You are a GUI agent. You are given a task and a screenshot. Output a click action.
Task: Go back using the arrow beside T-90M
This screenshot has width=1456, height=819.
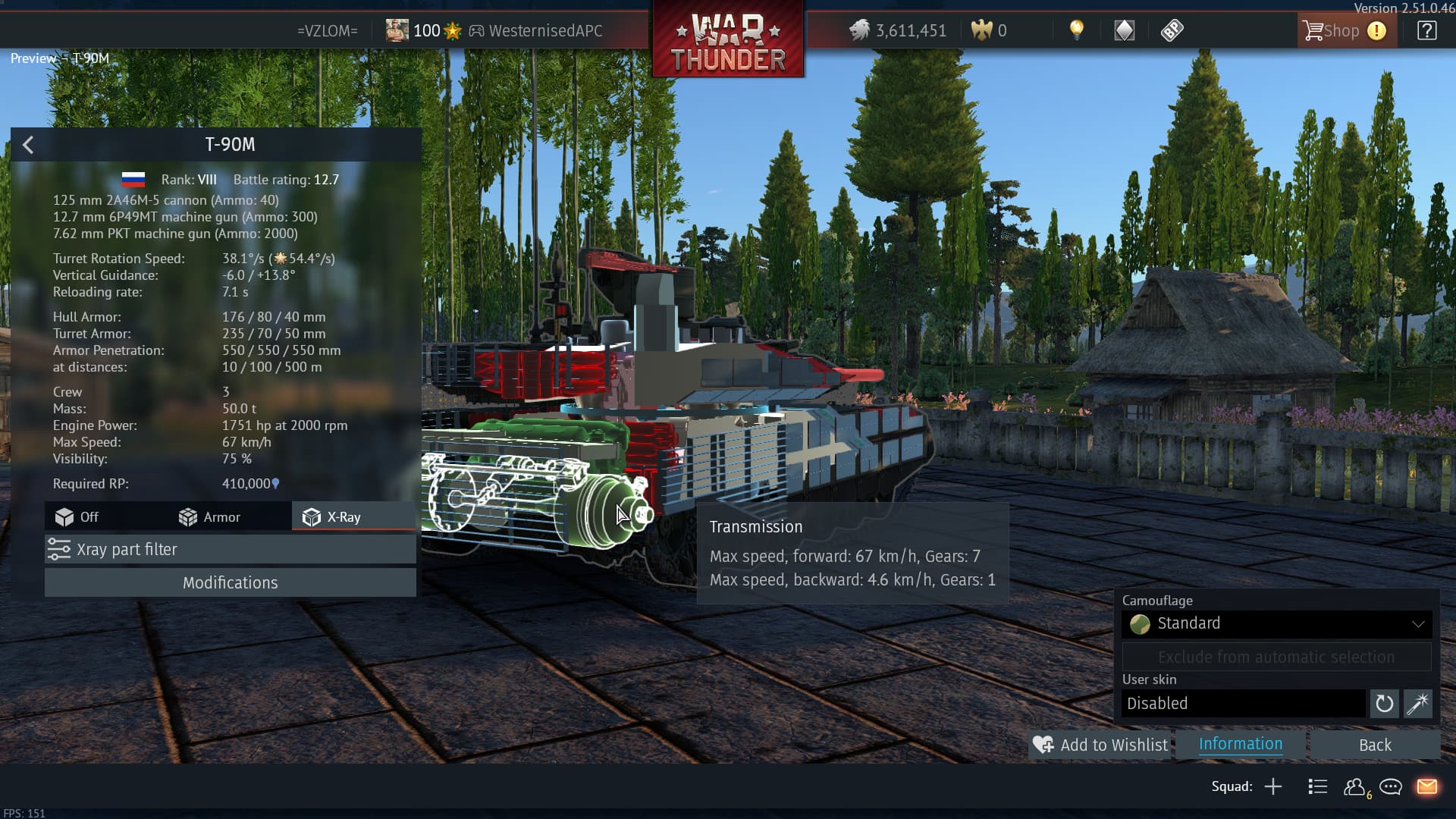coord(28,145)
